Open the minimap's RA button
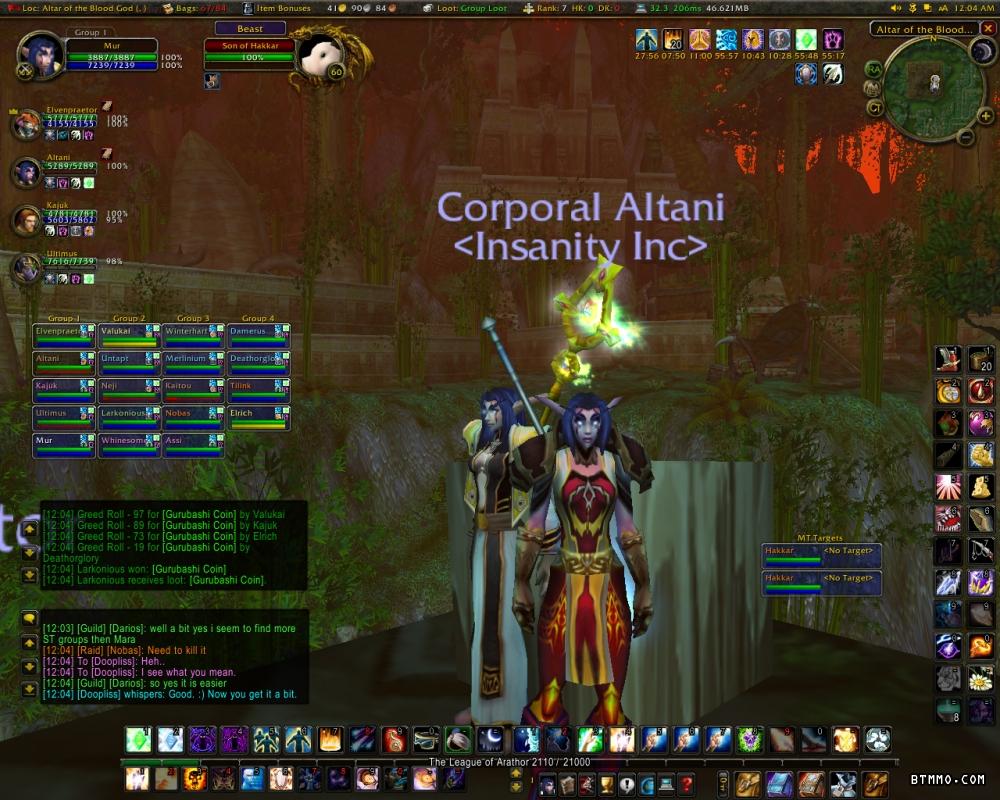 874,68
